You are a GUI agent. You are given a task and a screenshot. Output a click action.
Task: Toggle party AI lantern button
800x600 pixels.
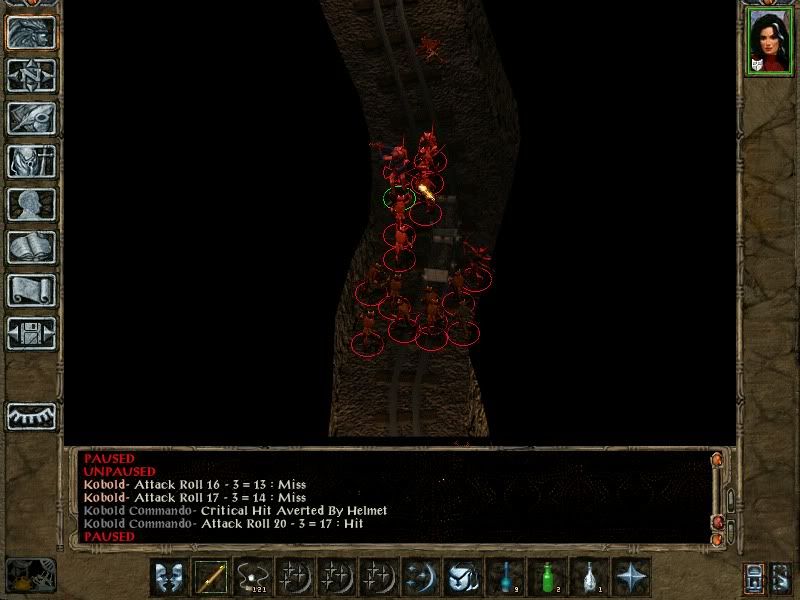point(754,578)
